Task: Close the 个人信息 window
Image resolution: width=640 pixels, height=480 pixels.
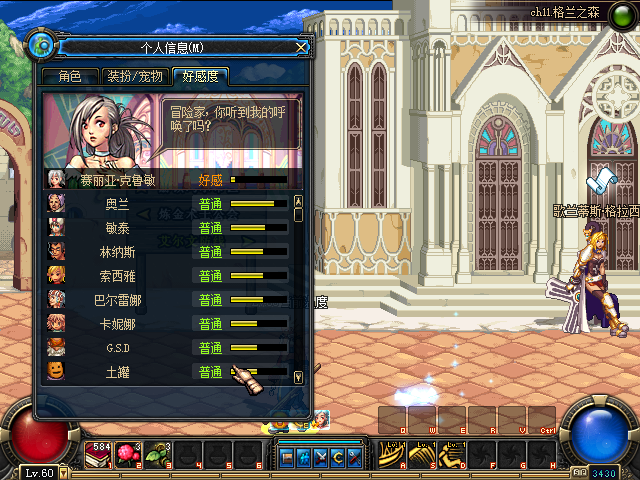Action: [x=301, y=46]
